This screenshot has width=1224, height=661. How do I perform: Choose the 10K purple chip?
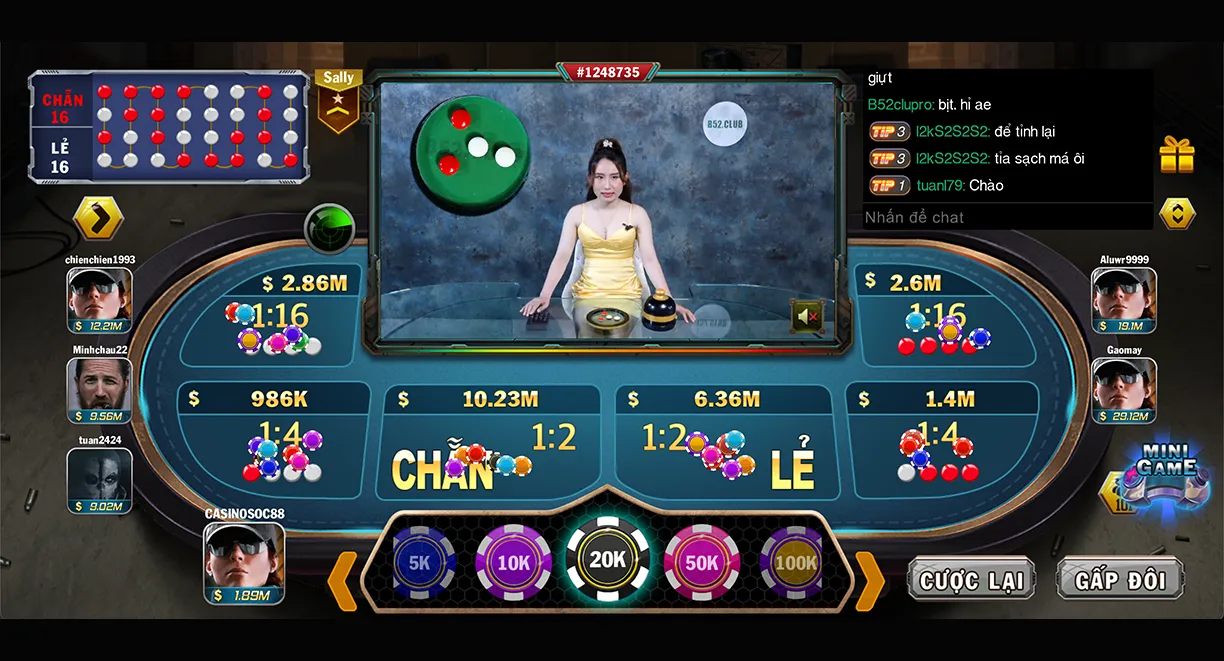[513, 563]
